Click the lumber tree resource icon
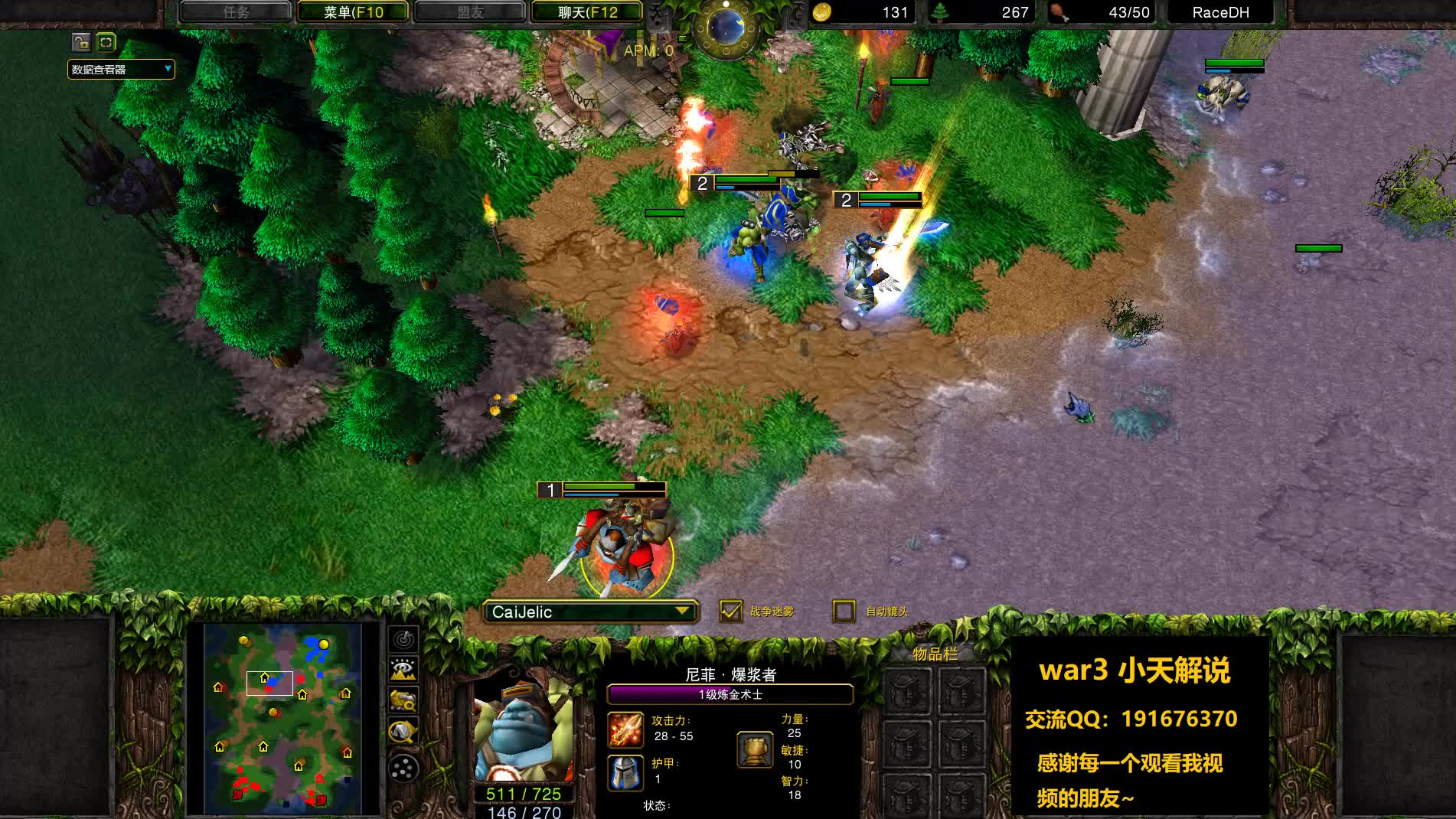 [x=940, y=12]
